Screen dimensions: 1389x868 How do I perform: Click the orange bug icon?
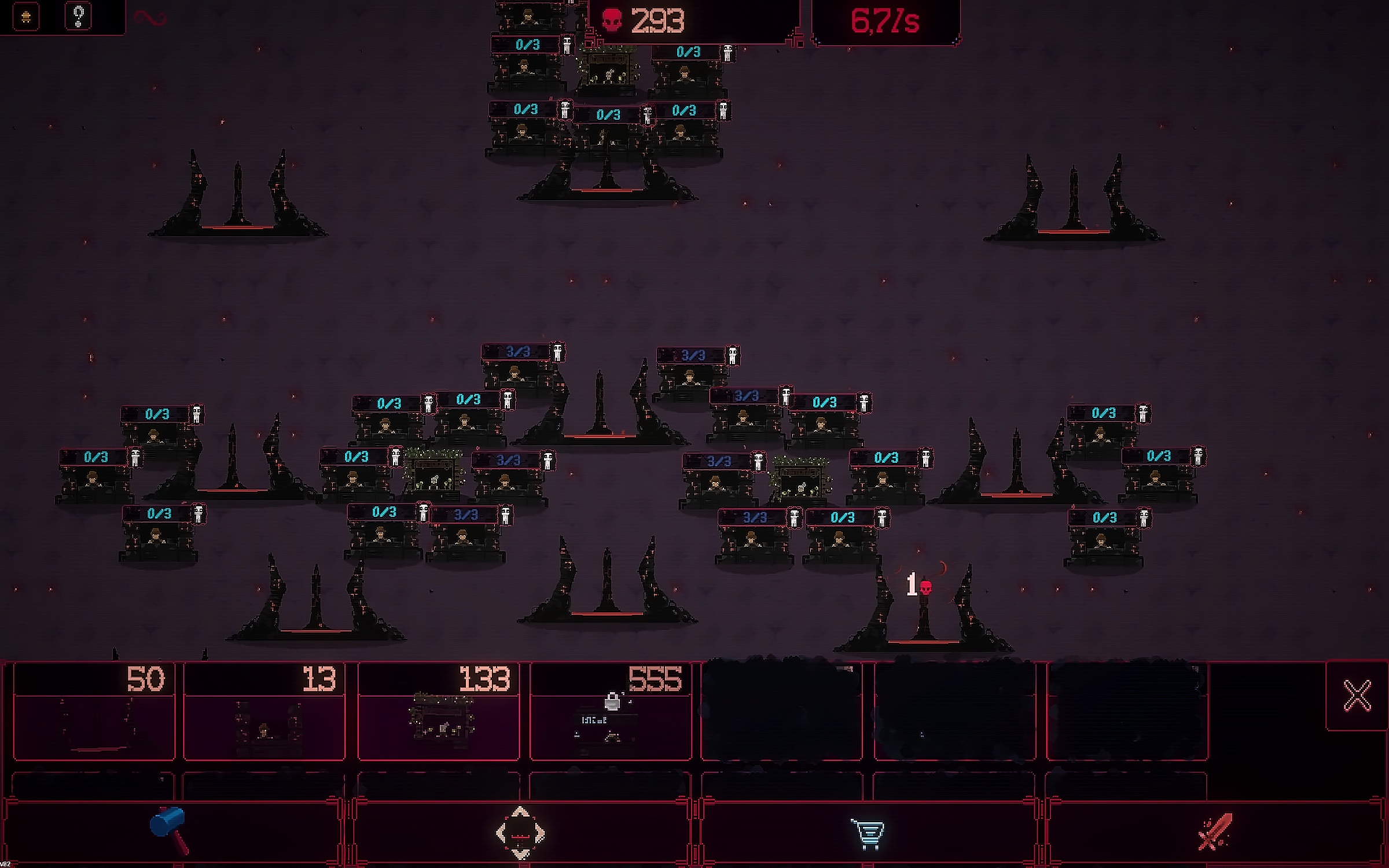click(26, 17)
